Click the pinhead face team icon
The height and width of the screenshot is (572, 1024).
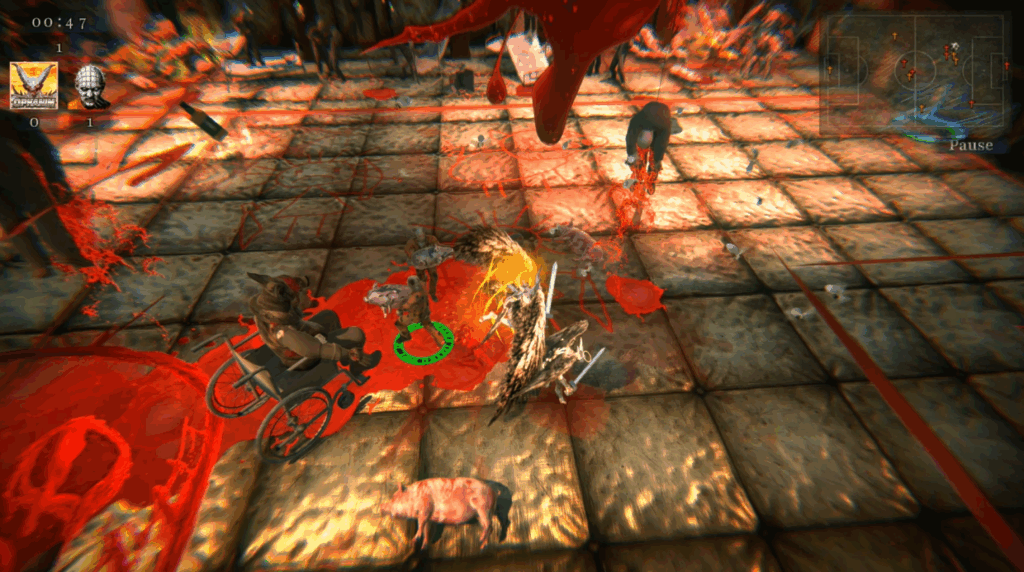pos(89,87)
